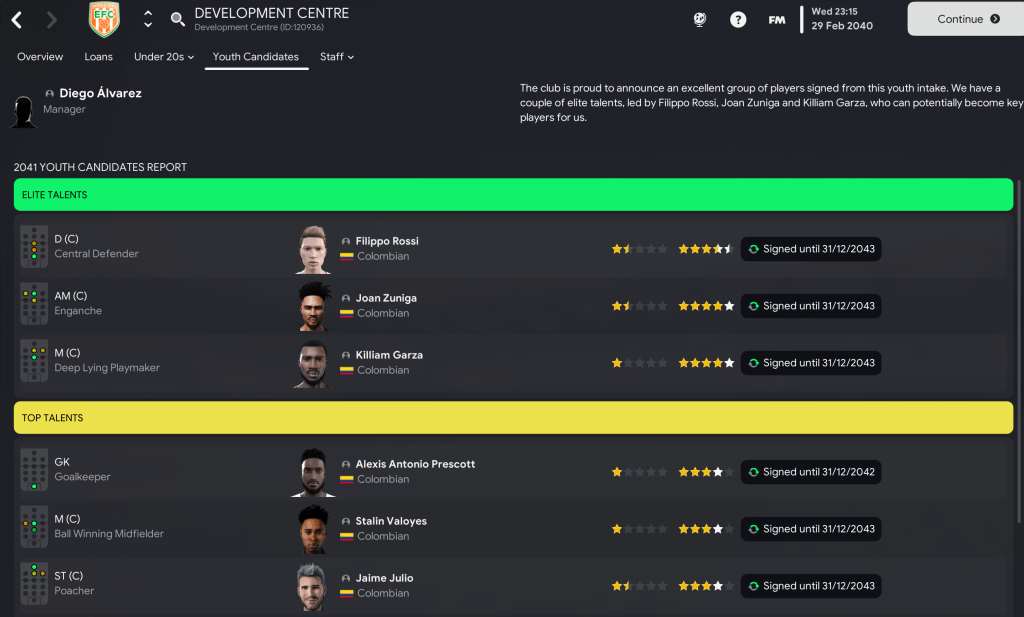
Task: View Alexis Antonio Prescott's profile
Action: pos(415,464)
